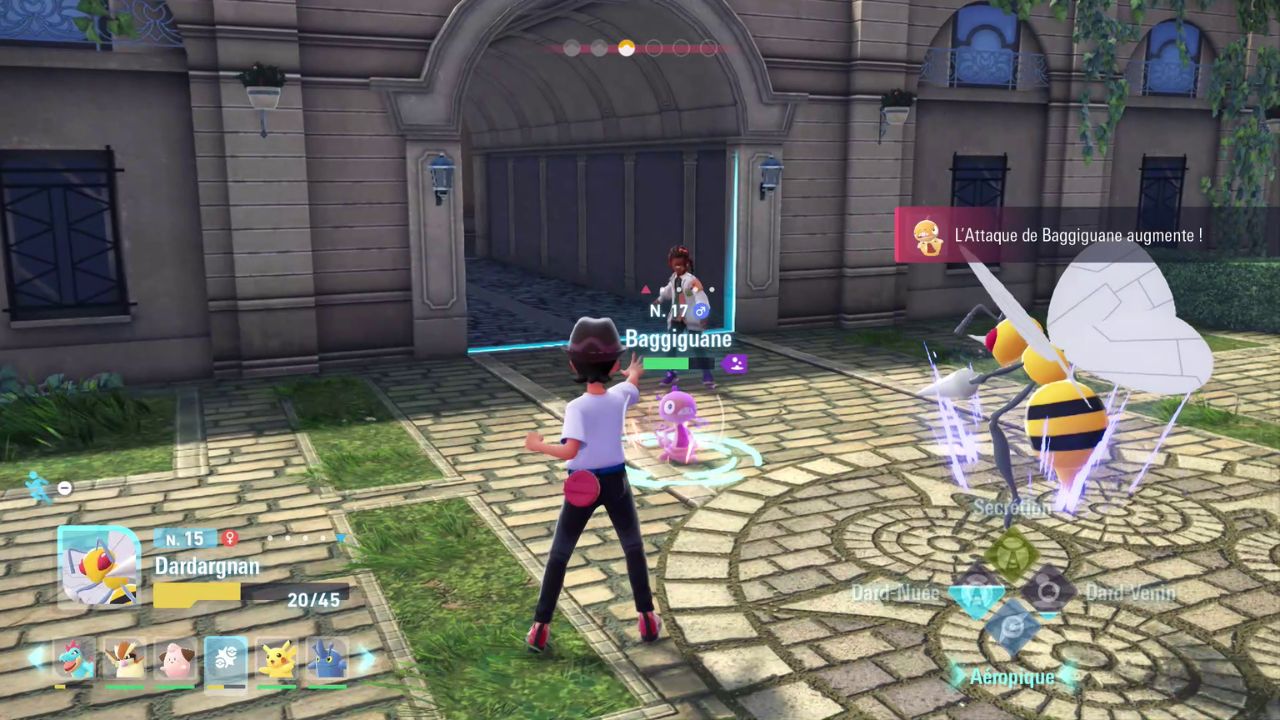The image size is (1280, 720).
Task: Choose the pink Clefairy party slot
Action: [x=175, y=658]
